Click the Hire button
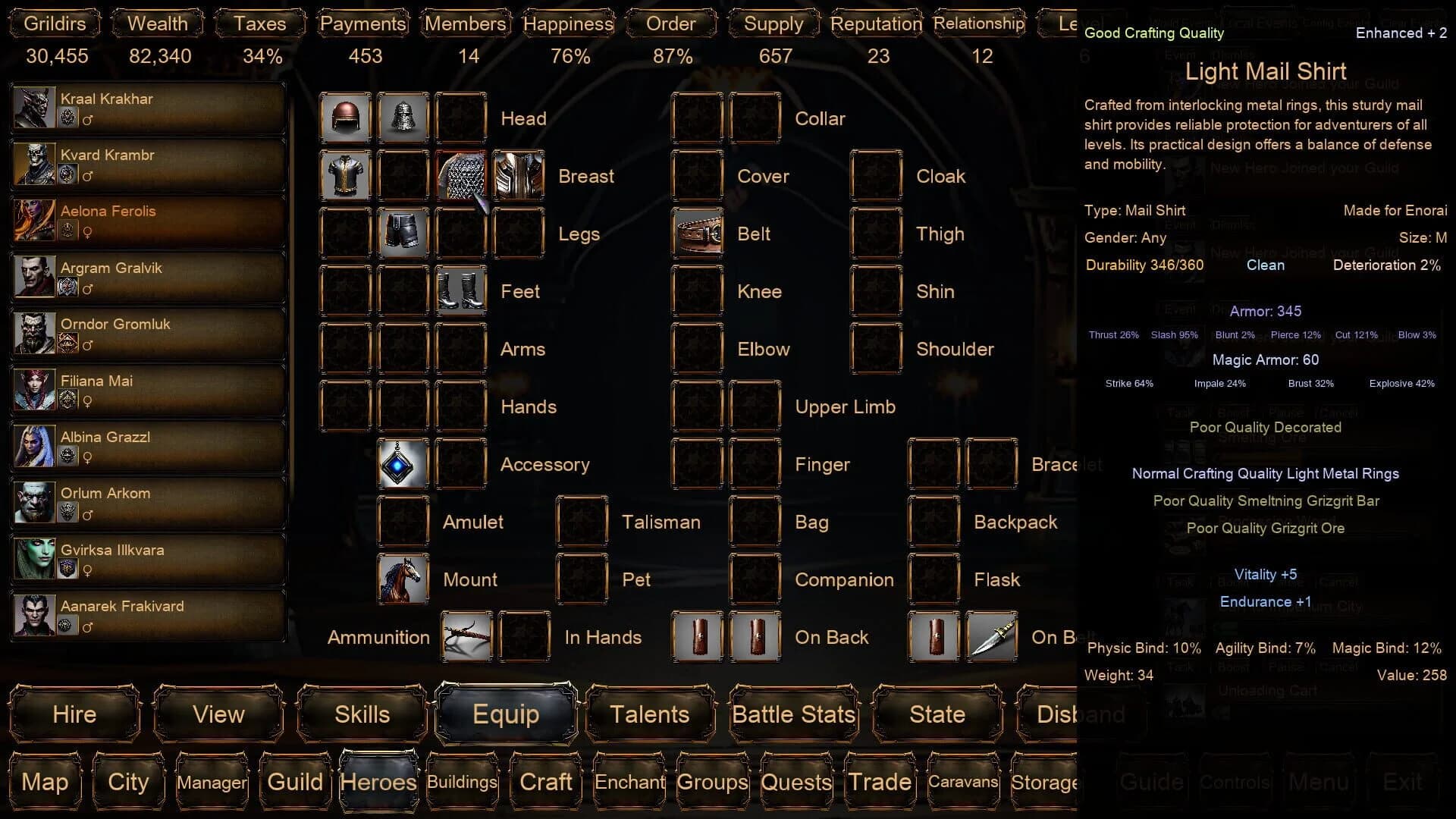1456x819 pixels. [x=74, y=714]
